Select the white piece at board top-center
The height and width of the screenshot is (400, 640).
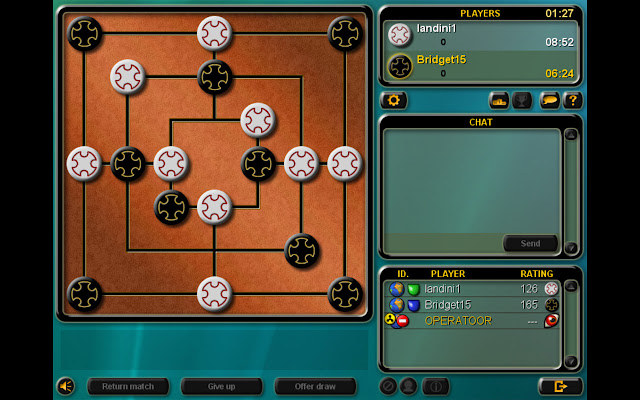pos(214,33)
